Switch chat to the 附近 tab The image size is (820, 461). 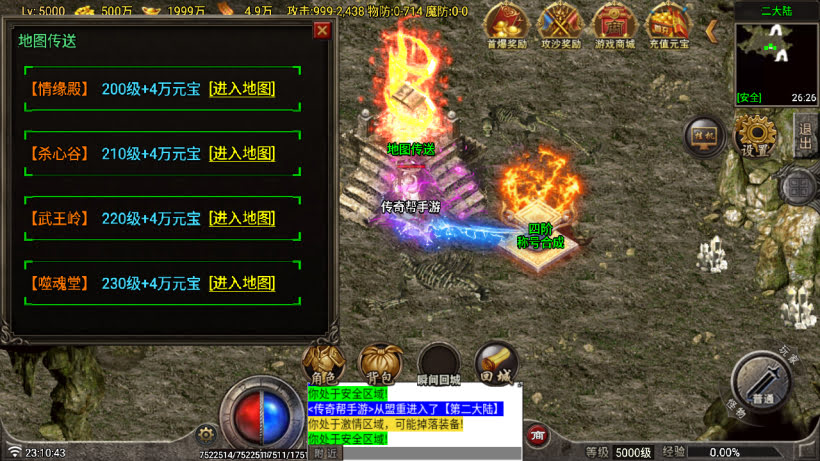pyautogui.click(x=325, y=453)
